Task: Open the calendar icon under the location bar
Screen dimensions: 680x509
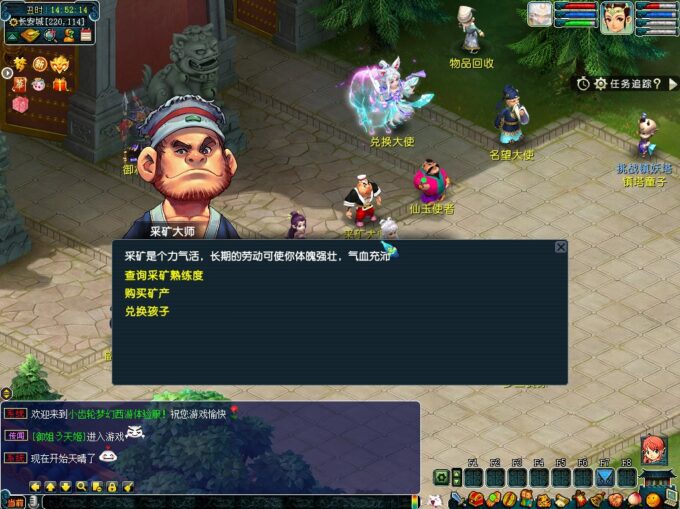Action: coord(87,36)
